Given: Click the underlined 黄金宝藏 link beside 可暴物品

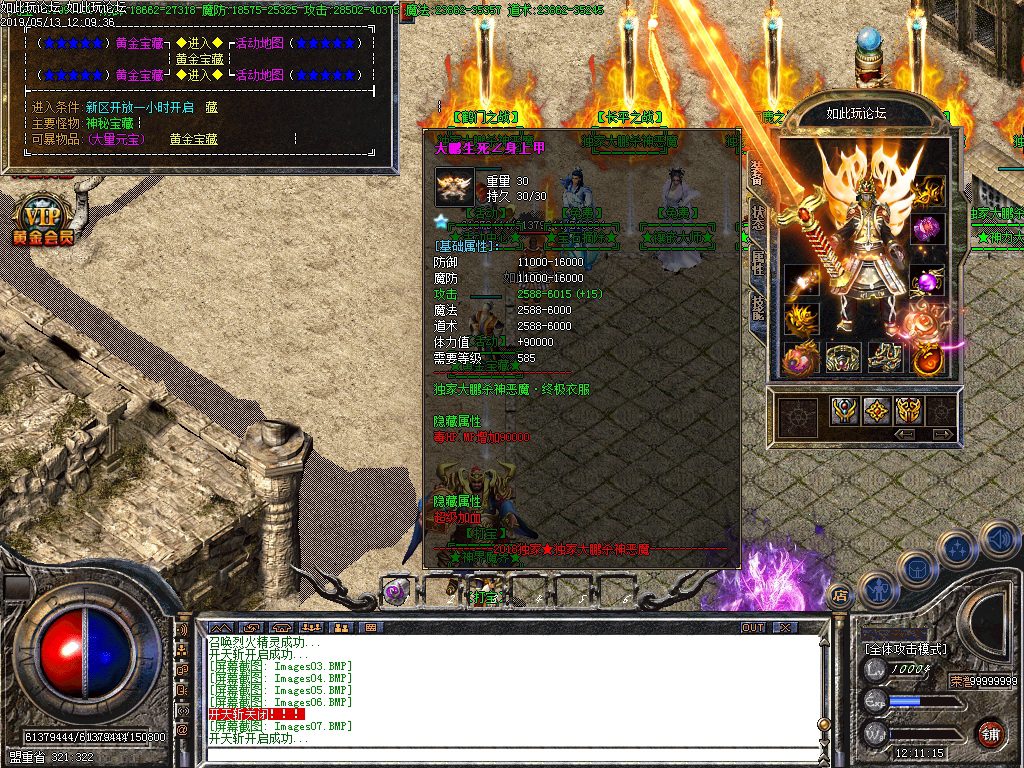Looking at the screenshot, I should [x=193, y=140].
